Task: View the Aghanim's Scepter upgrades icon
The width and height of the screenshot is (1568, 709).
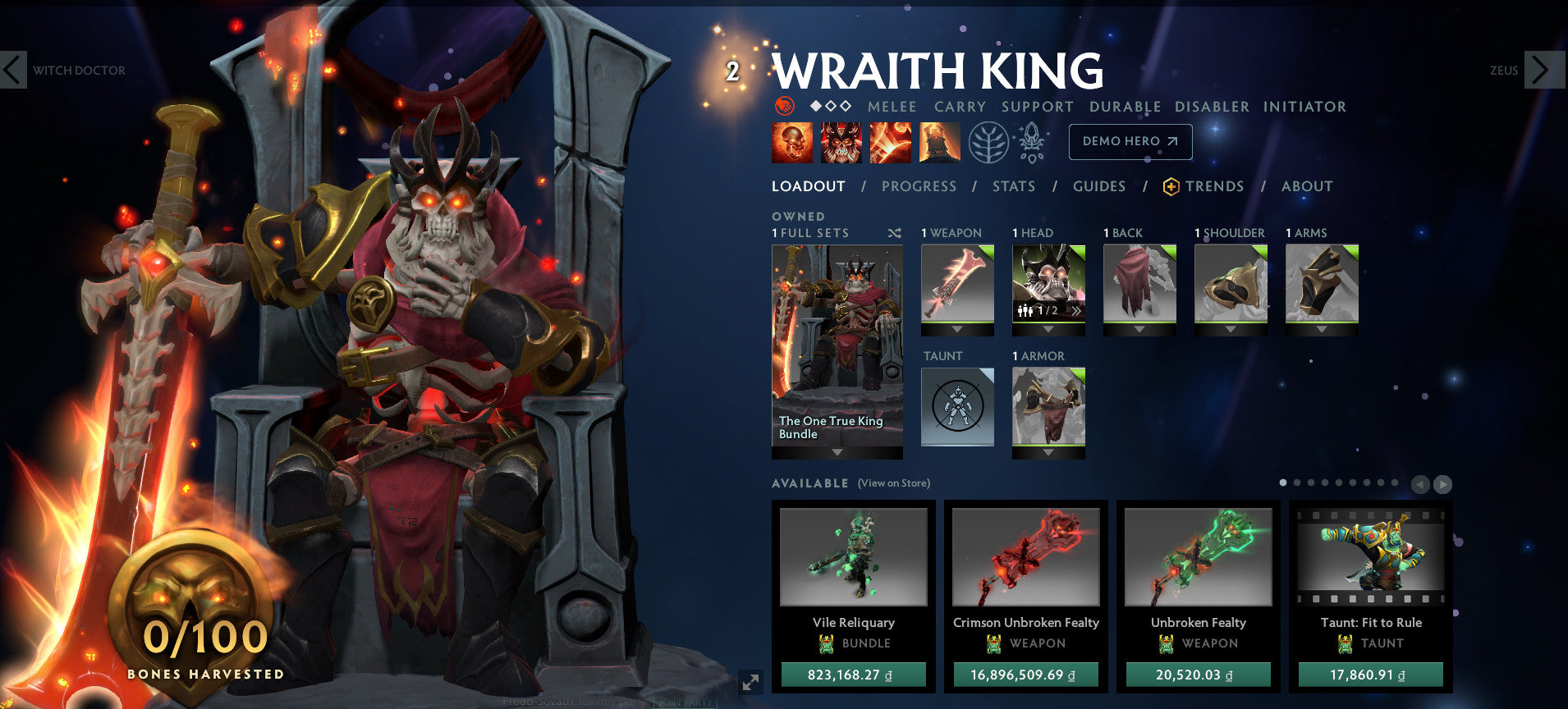Action: (x=1033, y=141)
